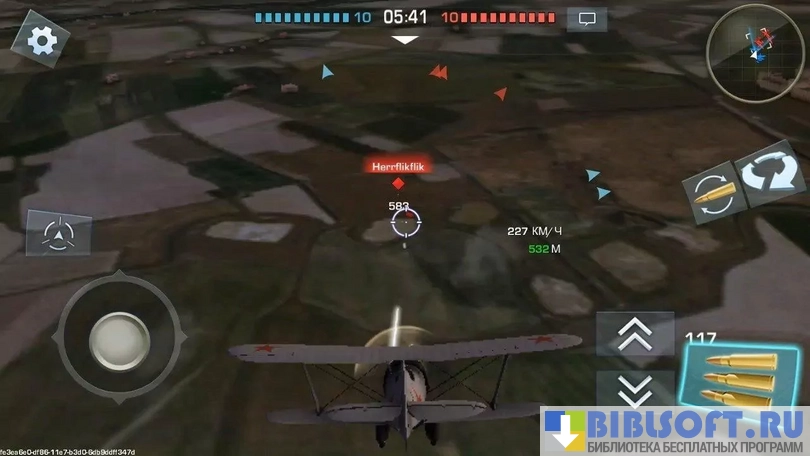Image resolution: width=810 pixels, height=456 pixels.
Task: Decrease throttle with the double down arrows
Action: 634,389
